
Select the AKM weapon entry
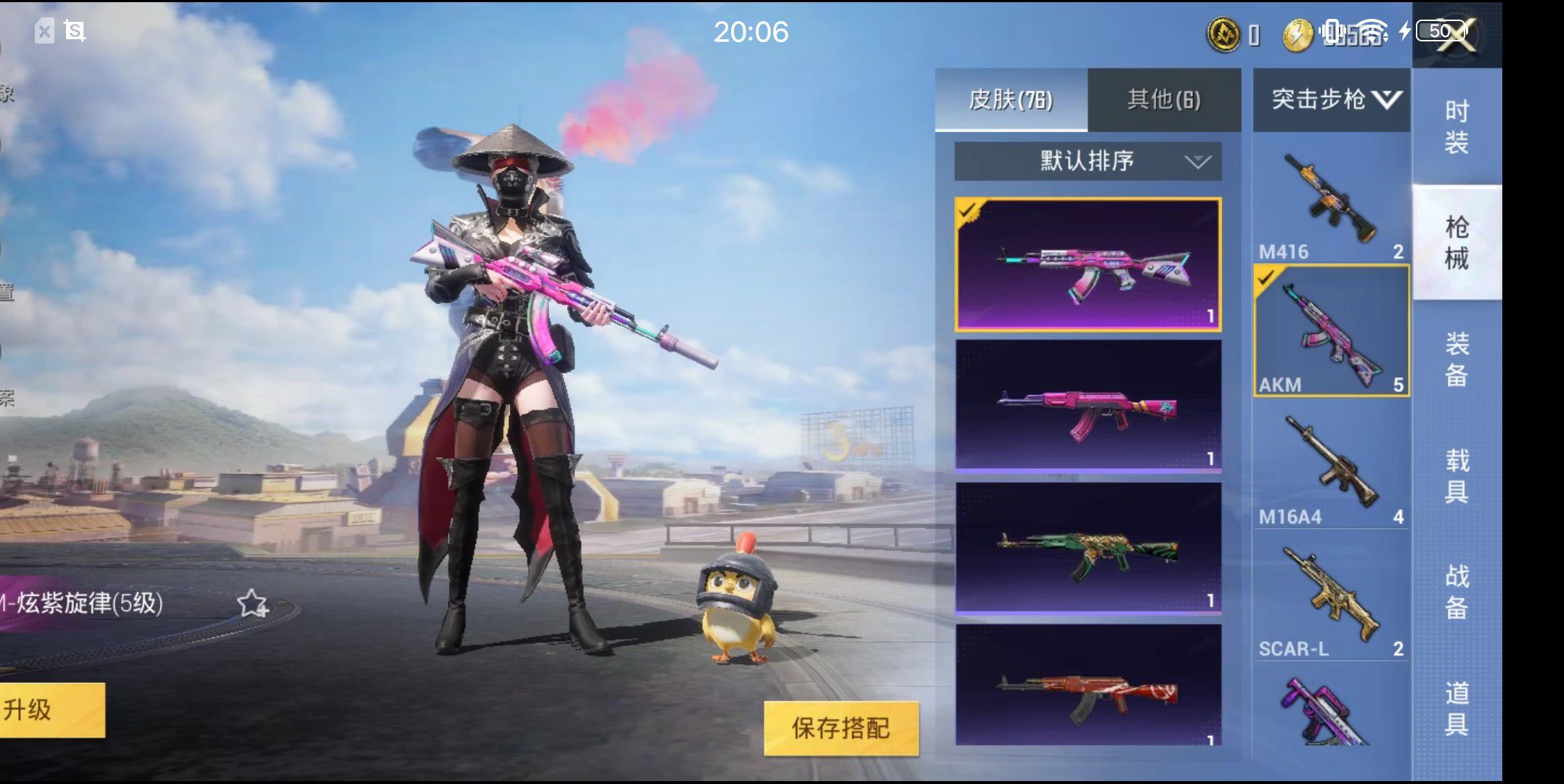click(1331, 332)
